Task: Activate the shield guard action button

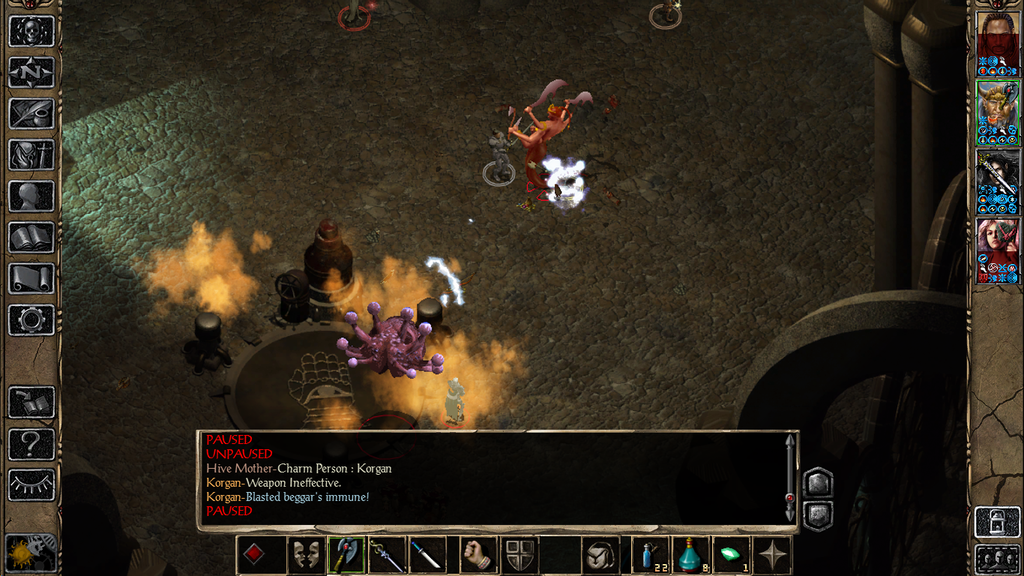Action: coord(519,555)
